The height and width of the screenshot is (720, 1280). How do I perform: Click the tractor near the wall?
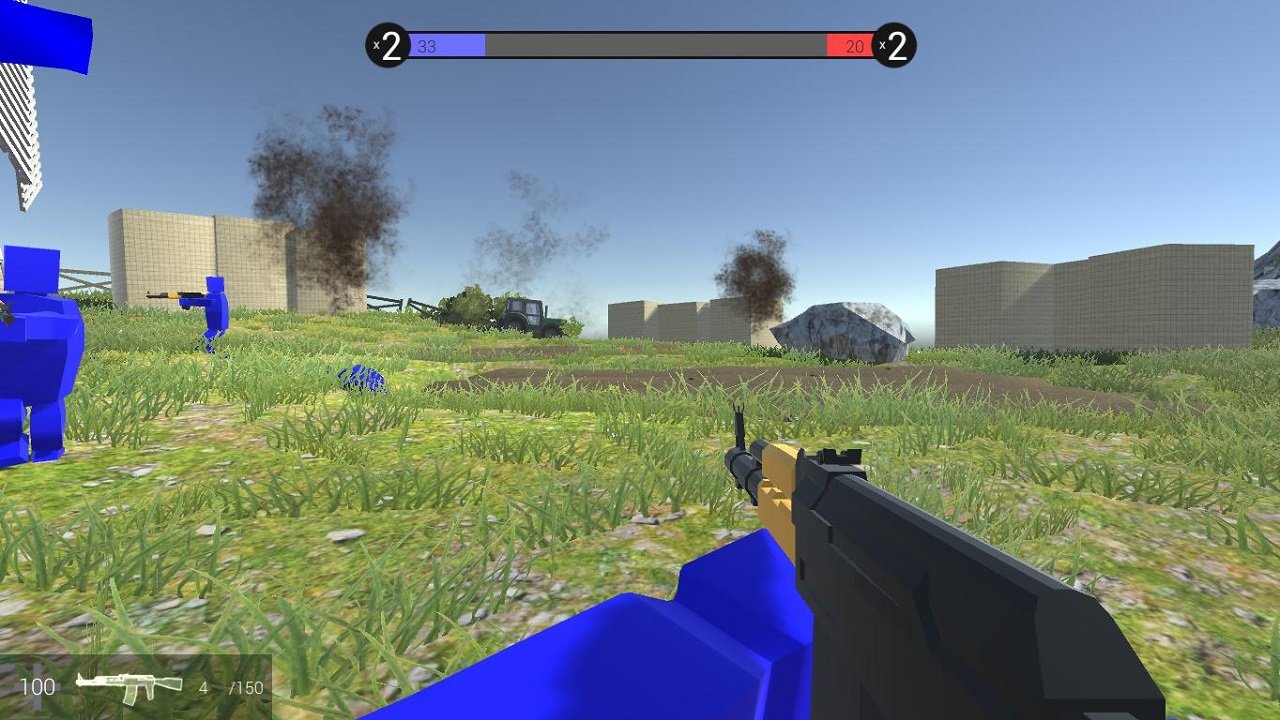[x=527, y=316]
